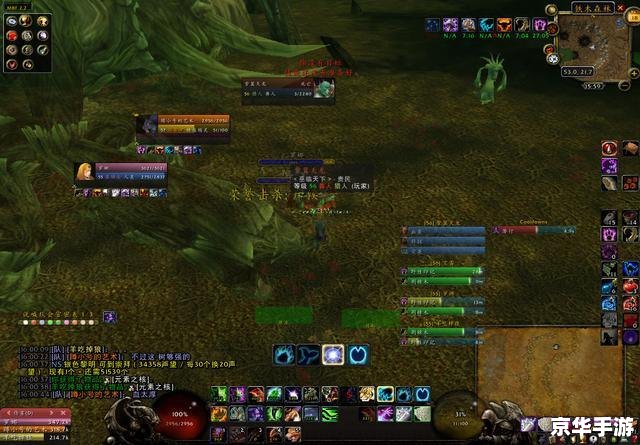This screenshot has width=640, height=445.
Task: Select the player portrait with blonde hair
Action: click(x=85, y=172)
